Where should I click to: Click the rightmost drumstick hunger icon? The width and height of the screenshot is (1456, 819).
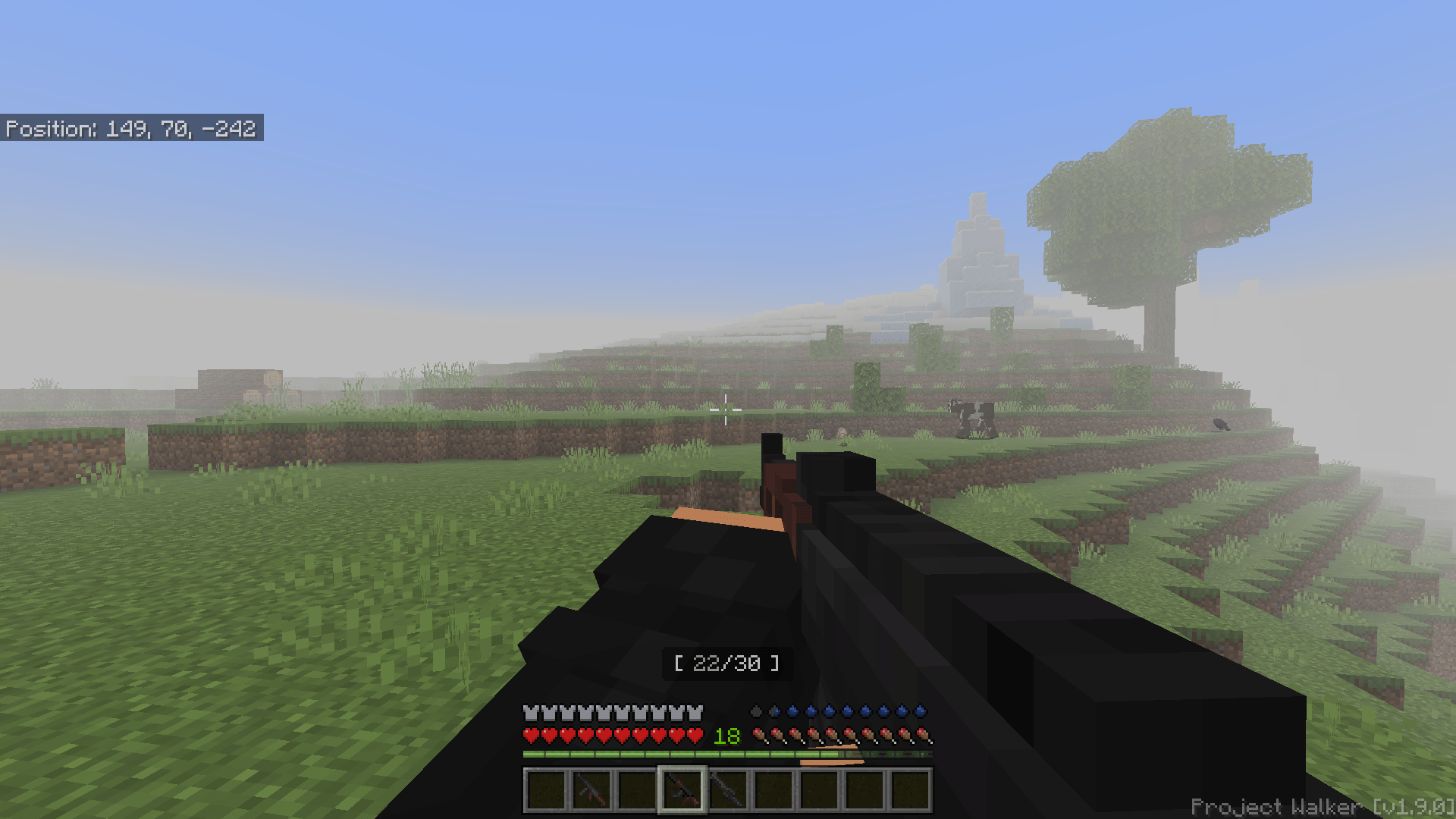tap(924, 735)
